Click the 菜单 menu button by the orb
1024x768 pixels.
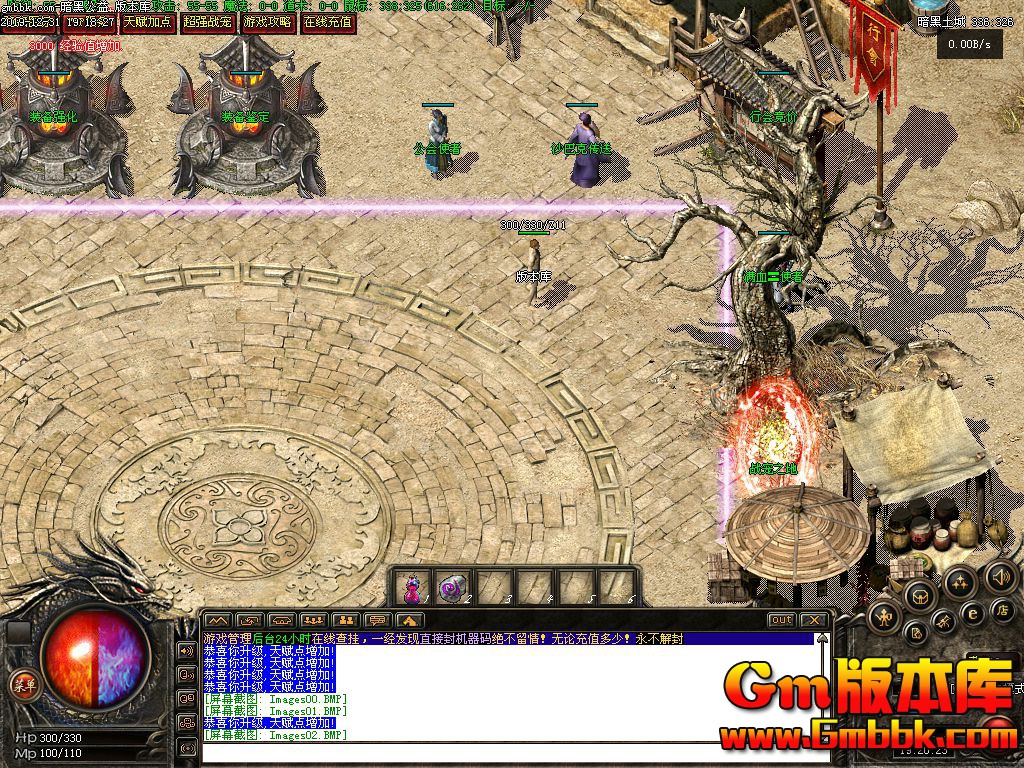(22, 685)
